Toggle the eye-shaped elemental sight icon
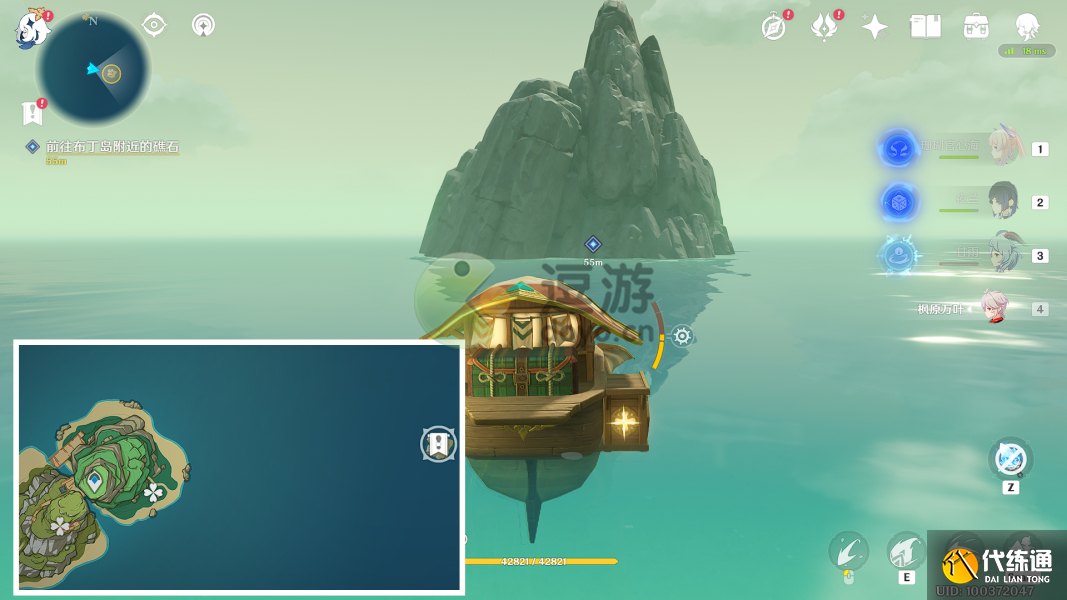This screenshot has height=600, width=1067. [154, 25]
